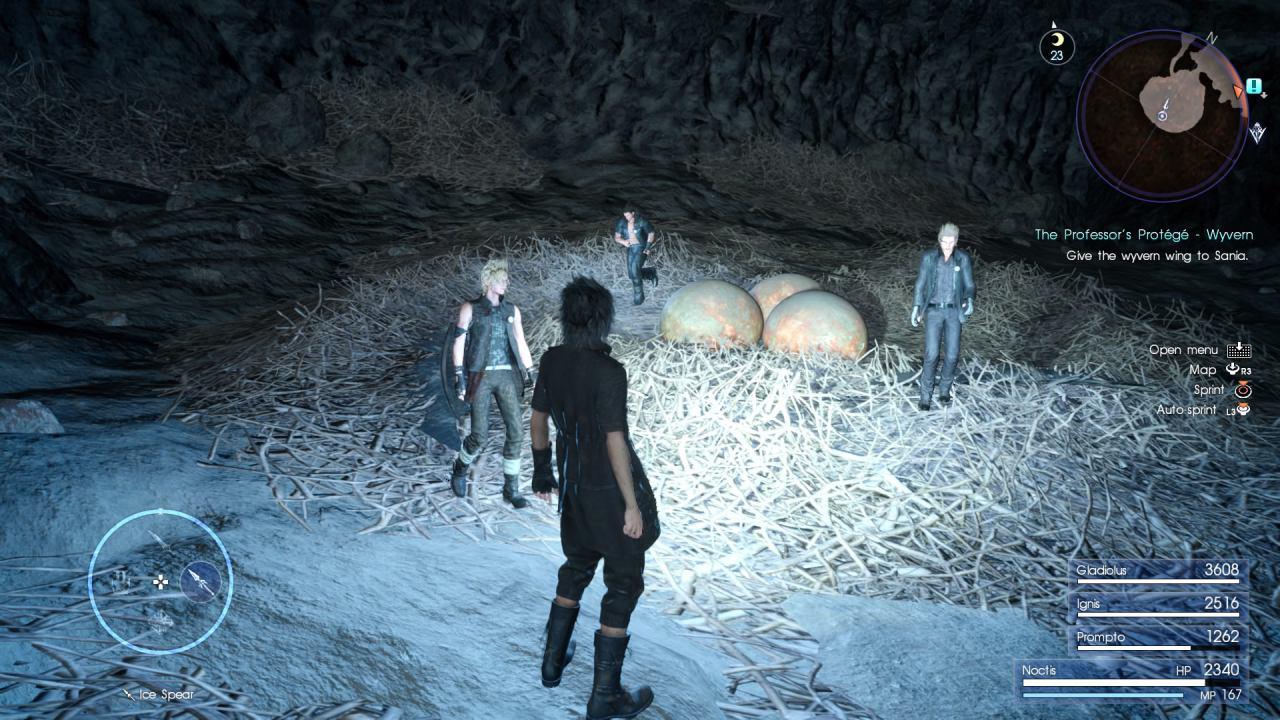Click the moon phase day counter icon
Viewport: 1280px width, 720px height.
click(x=1057, y=45)
